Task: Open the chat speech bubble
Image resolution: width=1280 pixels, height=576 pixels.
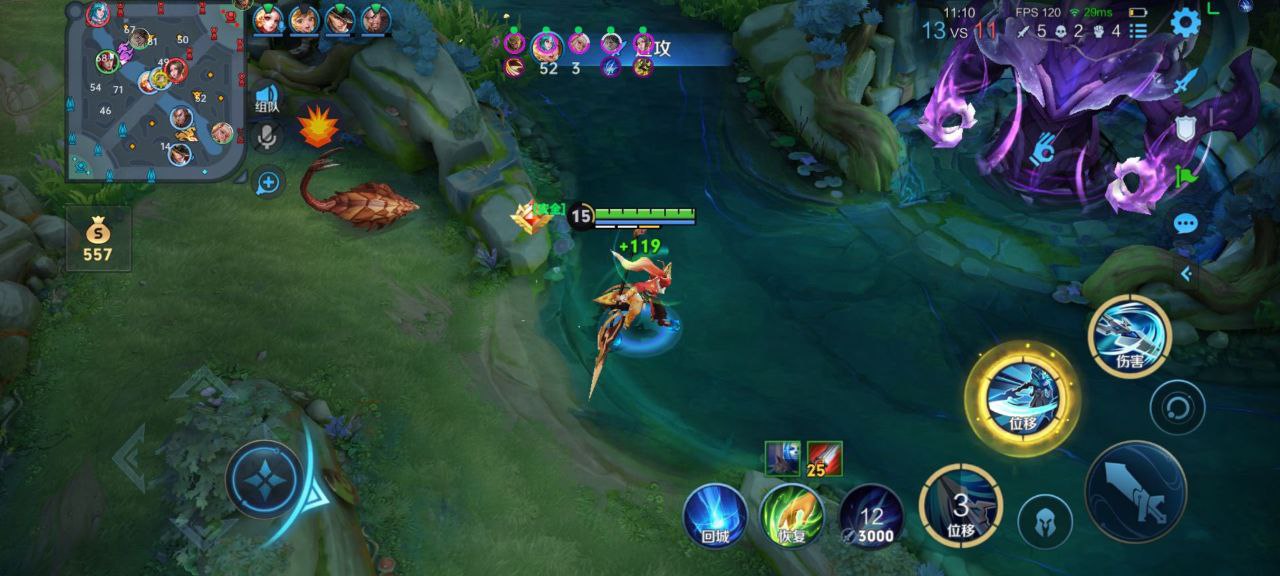Action: 1186,222
